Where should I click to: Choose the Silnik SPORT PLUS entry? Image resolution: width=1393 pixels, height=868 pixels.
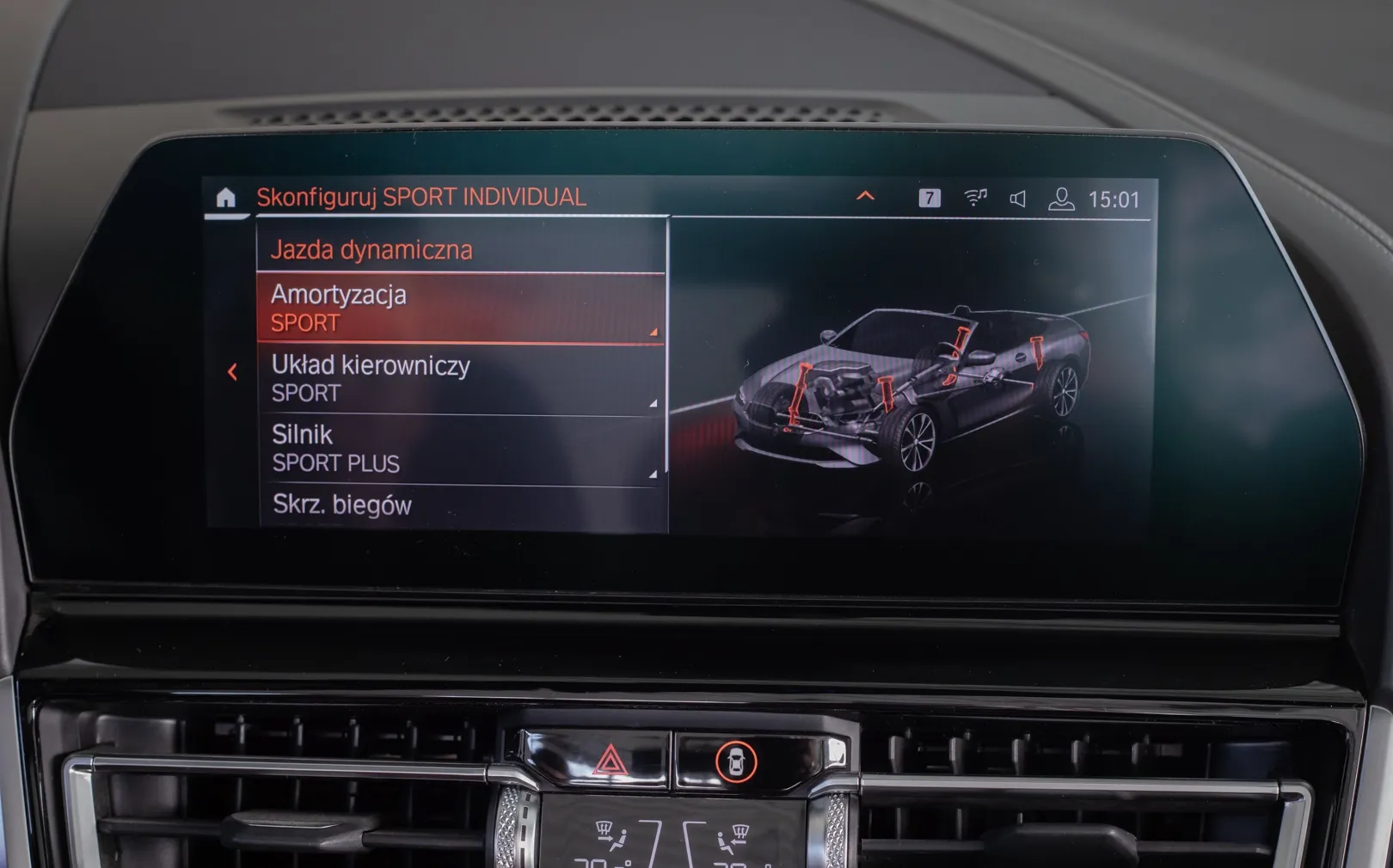click(x=461, y=449)
